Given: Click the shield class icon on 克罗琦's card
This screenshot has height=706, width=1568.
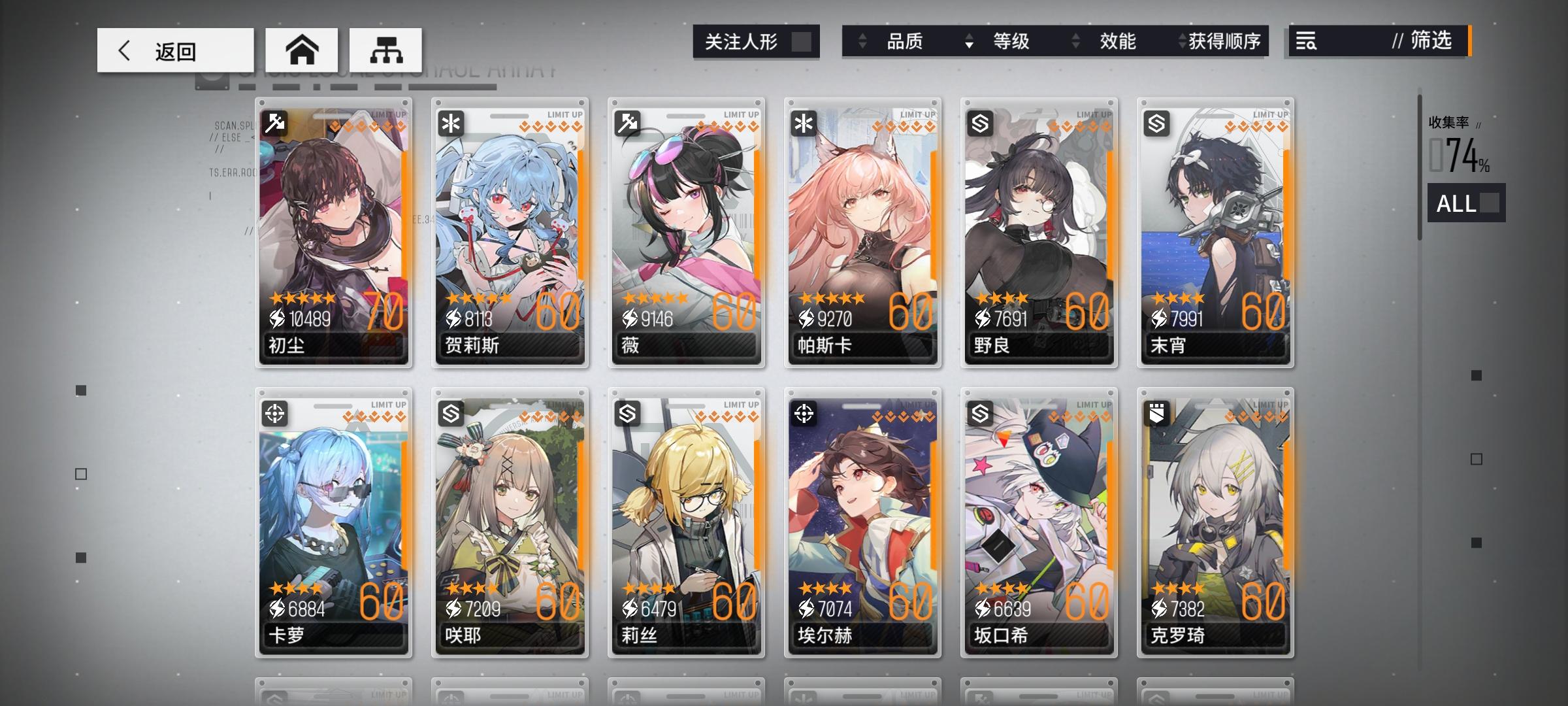Looking at the screenshot, I should [x=1156, y=414].
